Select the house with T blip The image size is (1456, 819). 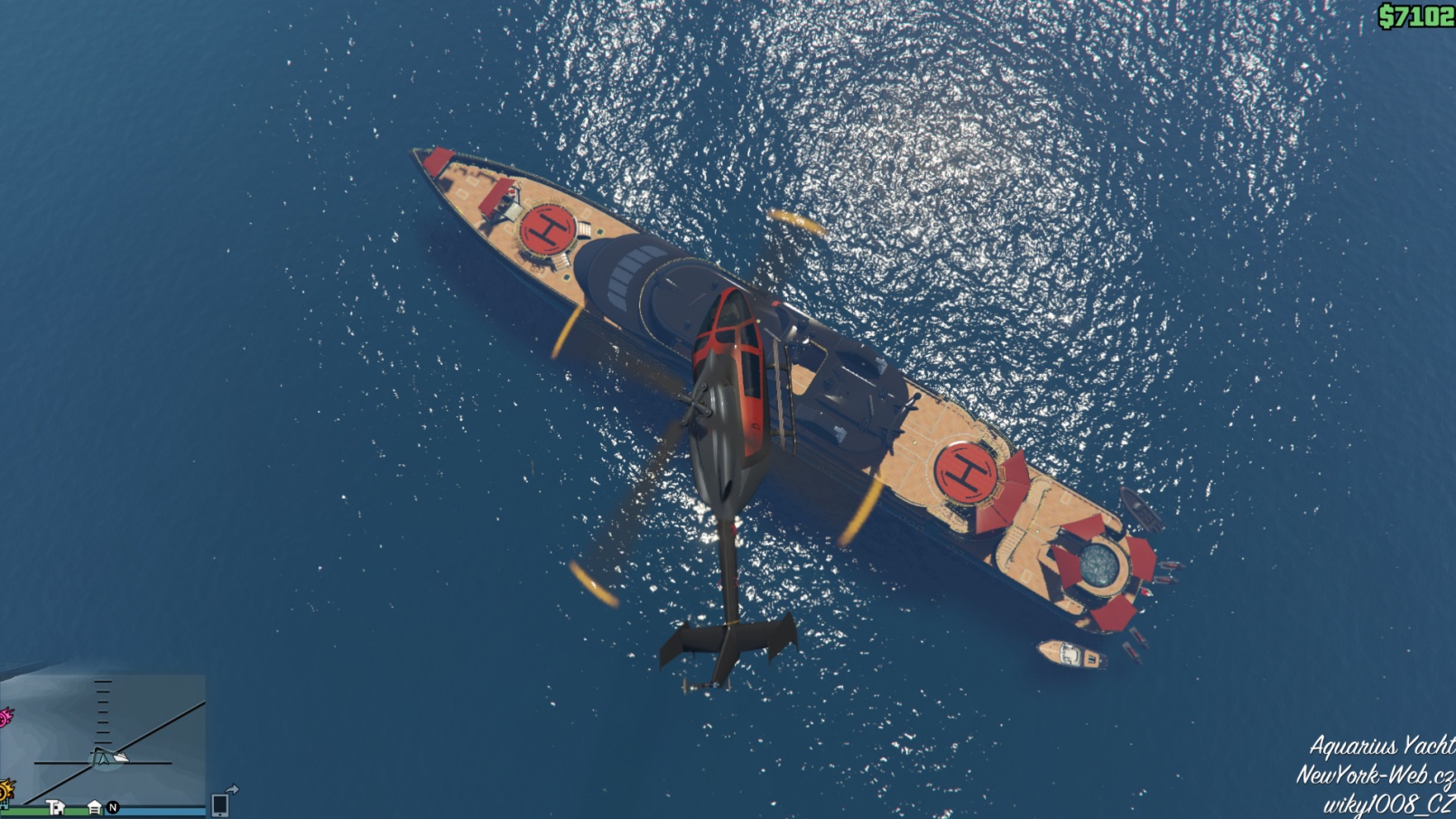pyautogui.click(x=56, y=807)
